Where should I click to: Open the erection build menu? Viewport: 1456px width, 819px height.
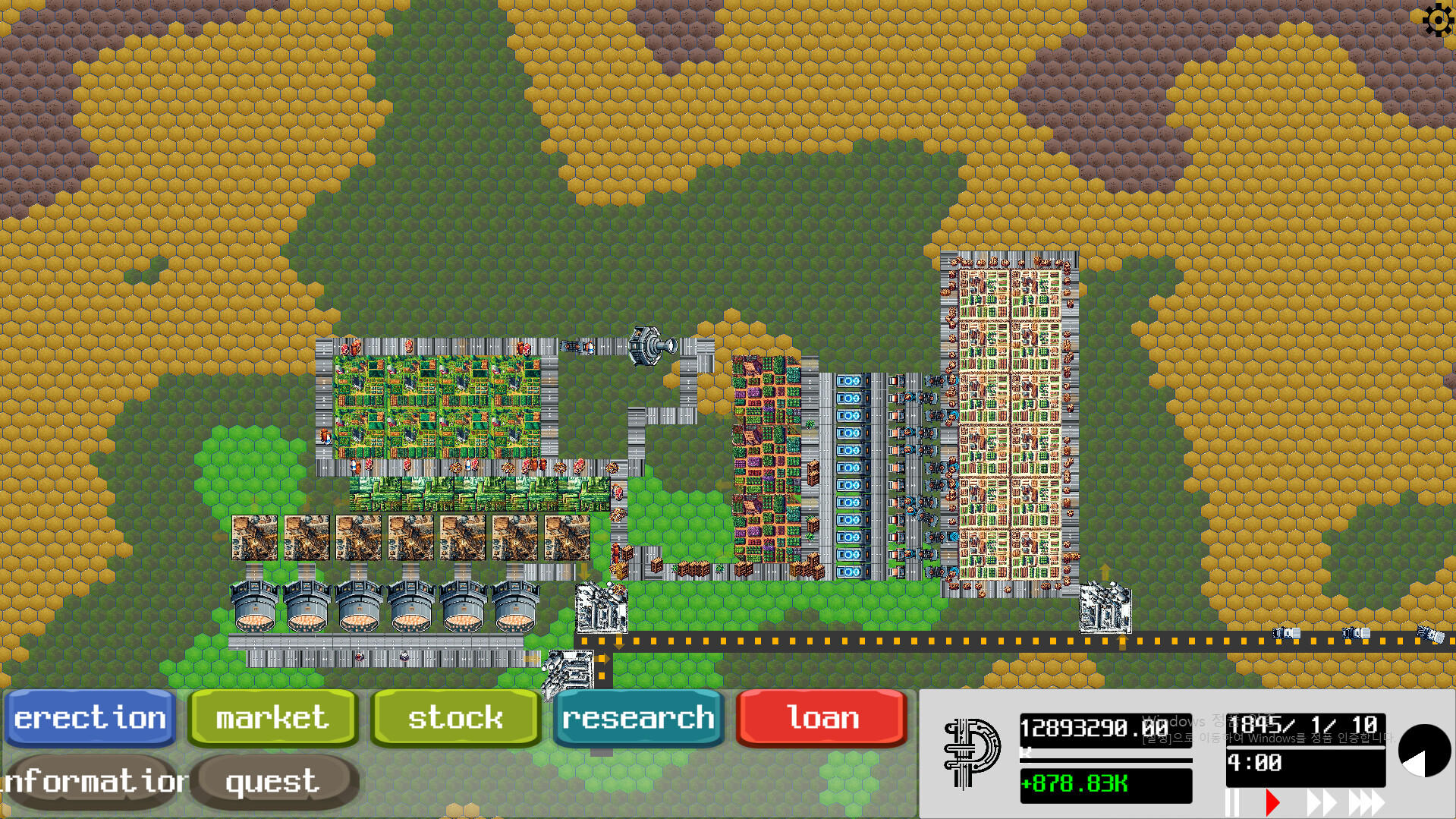tap(90, 717)
